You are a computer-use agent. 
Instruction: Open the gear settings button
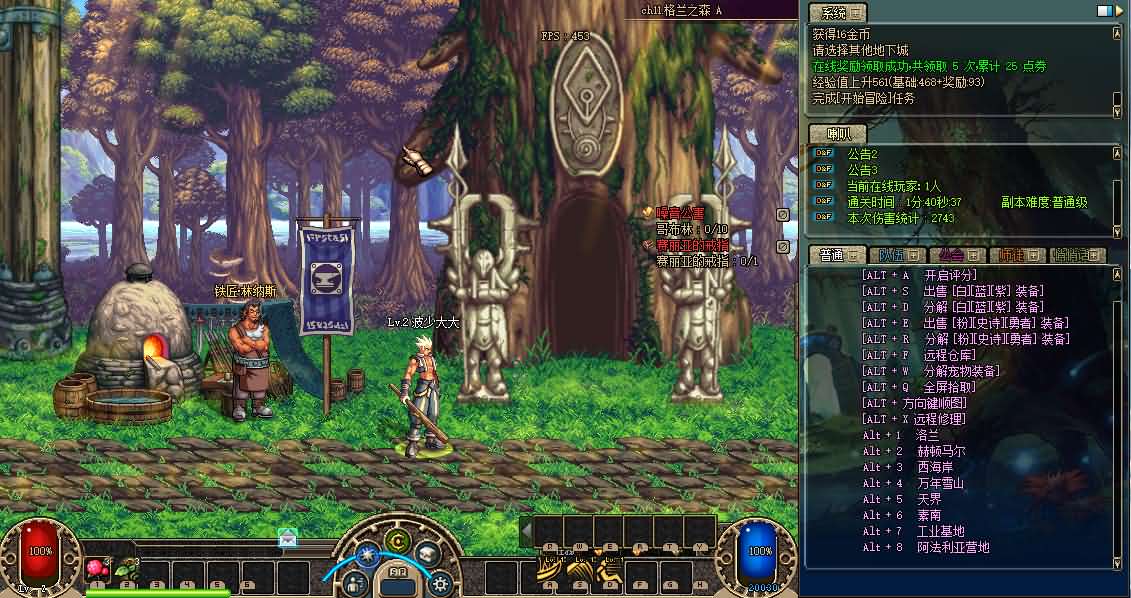(438, 583)
